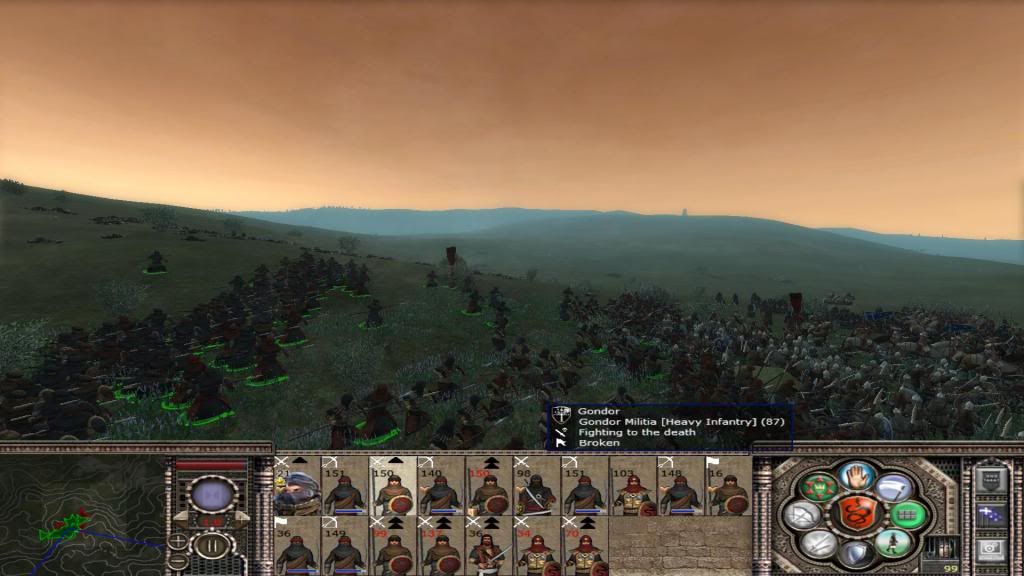
Task: Click the halt order hand icon
Action: pyautogui.click(x=857, y=476)
